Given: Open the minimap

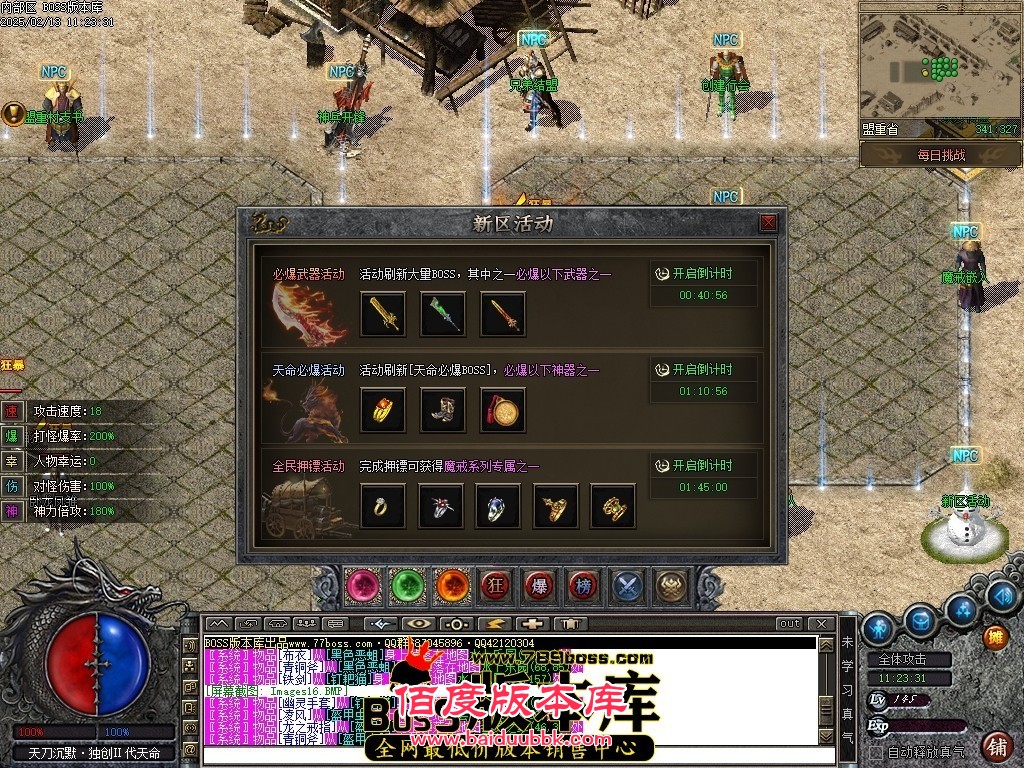Looking at the screenshot, I should coord(940,67).
